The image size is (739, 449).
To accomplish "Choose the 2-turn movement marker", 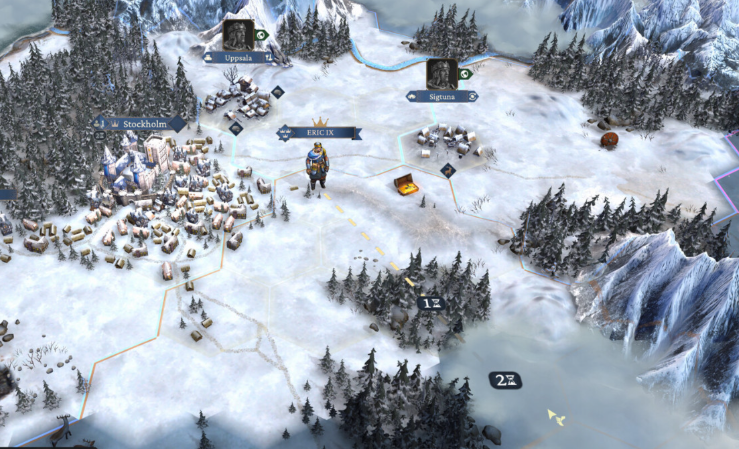I will [x=505, y=379].
